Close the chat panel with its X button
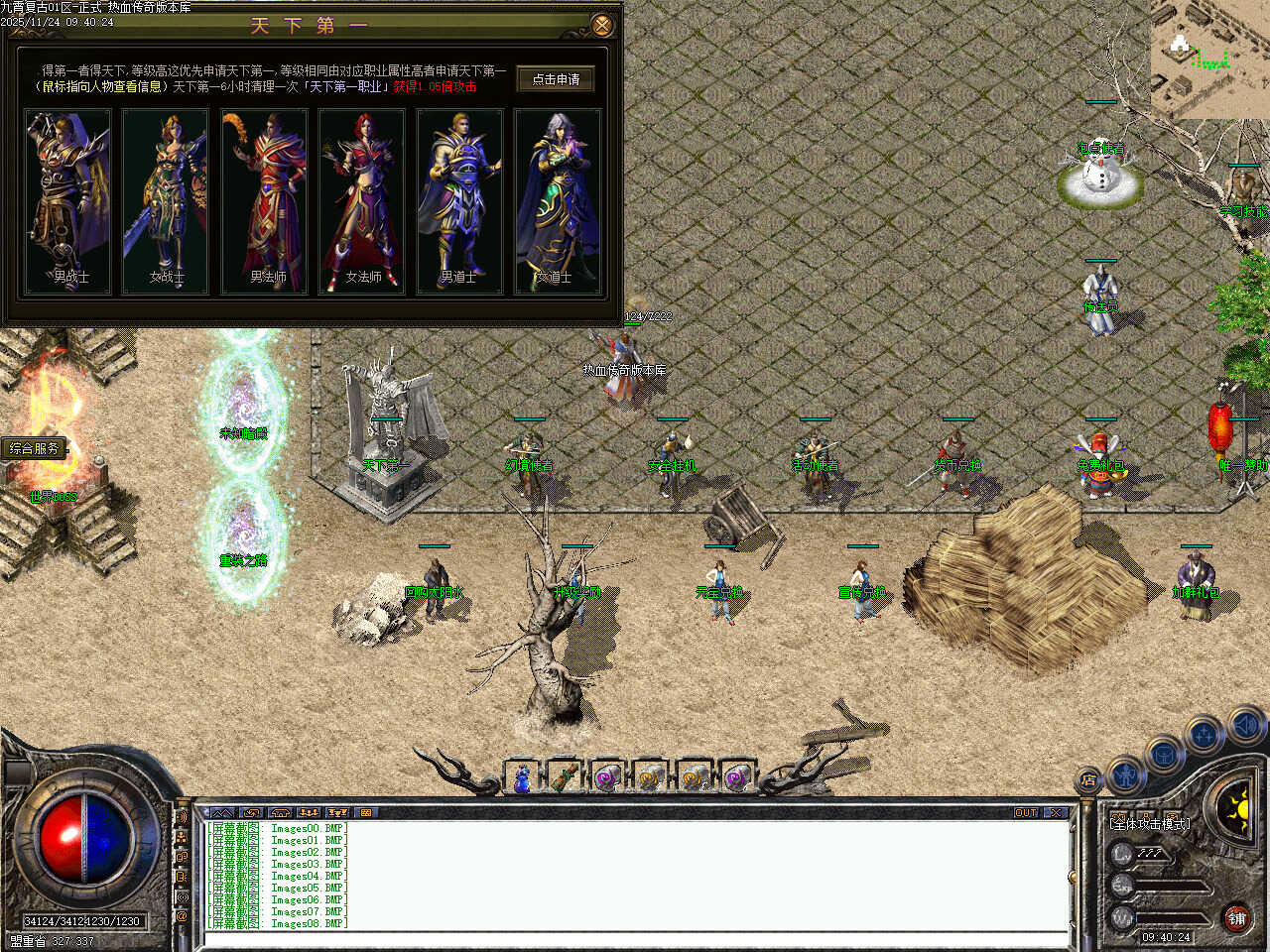The width and height of the screenshot is (1270, 952). point(1056,812)
